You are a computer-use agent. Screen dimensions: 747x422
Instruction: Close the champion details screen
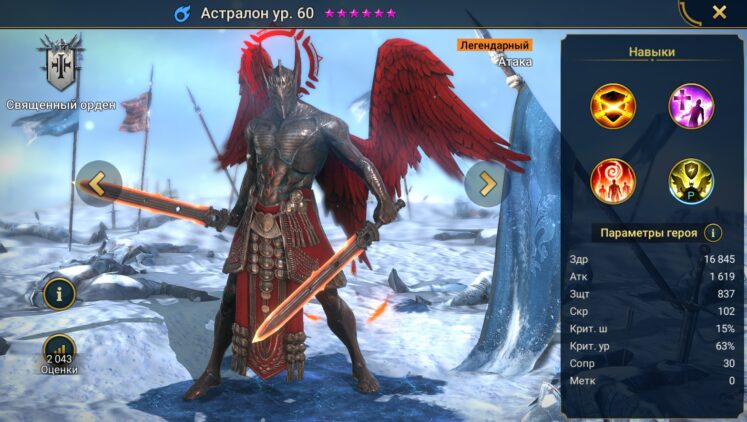point(719,13)
